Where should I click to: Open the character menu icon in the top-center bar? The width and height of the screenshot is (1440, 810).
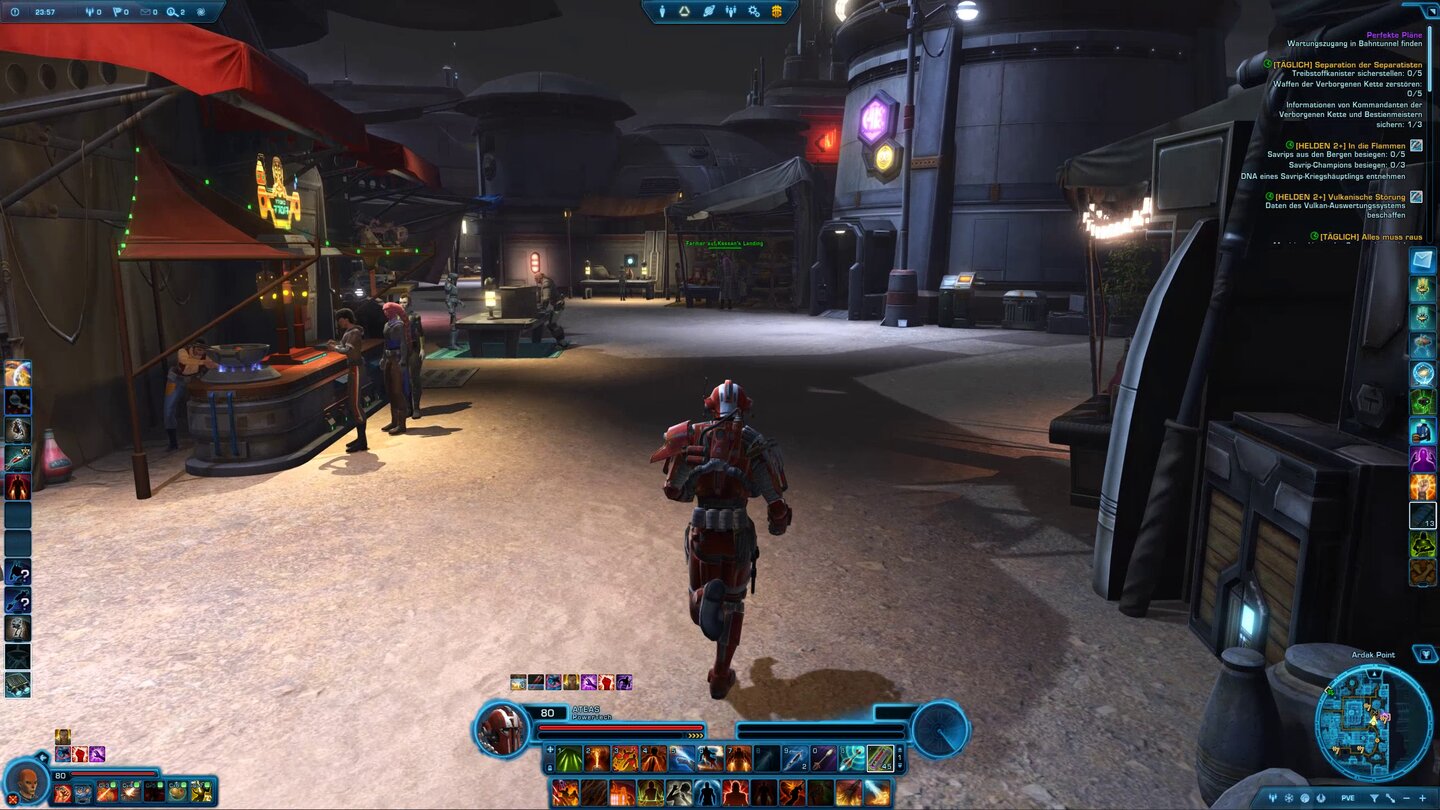click(x=662, y=12)
